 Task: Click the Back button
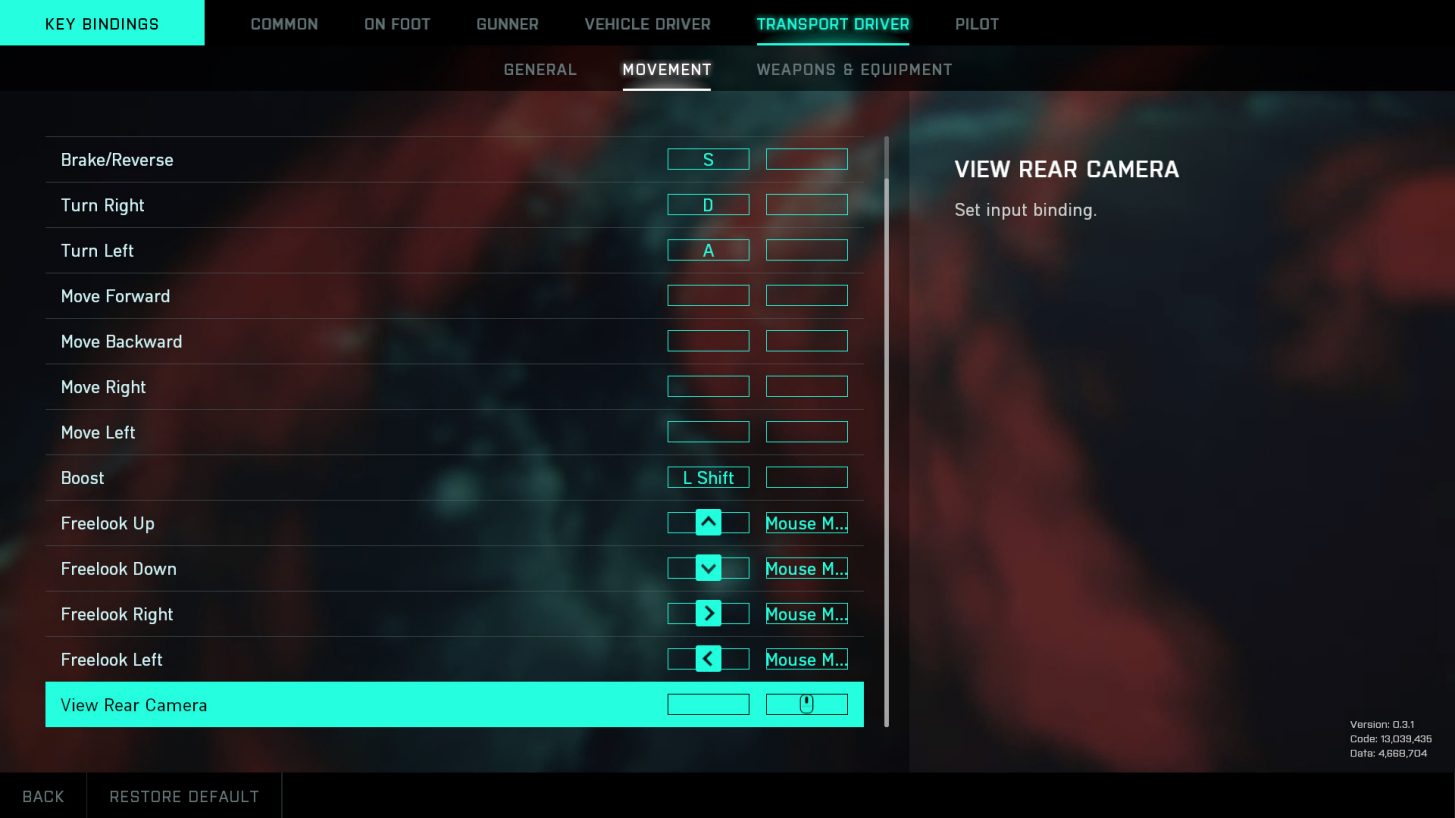point(43,796)
